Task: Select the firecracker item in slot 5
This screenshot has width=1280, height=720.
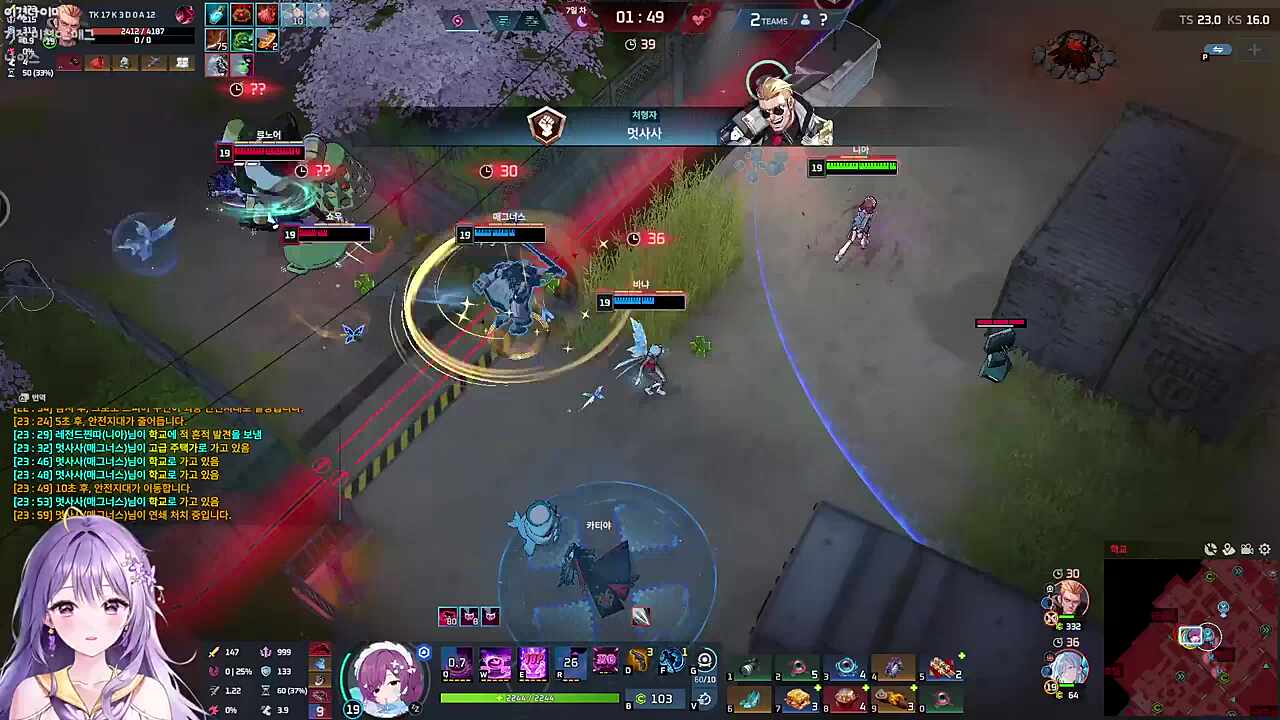Action: pos(941,668)
